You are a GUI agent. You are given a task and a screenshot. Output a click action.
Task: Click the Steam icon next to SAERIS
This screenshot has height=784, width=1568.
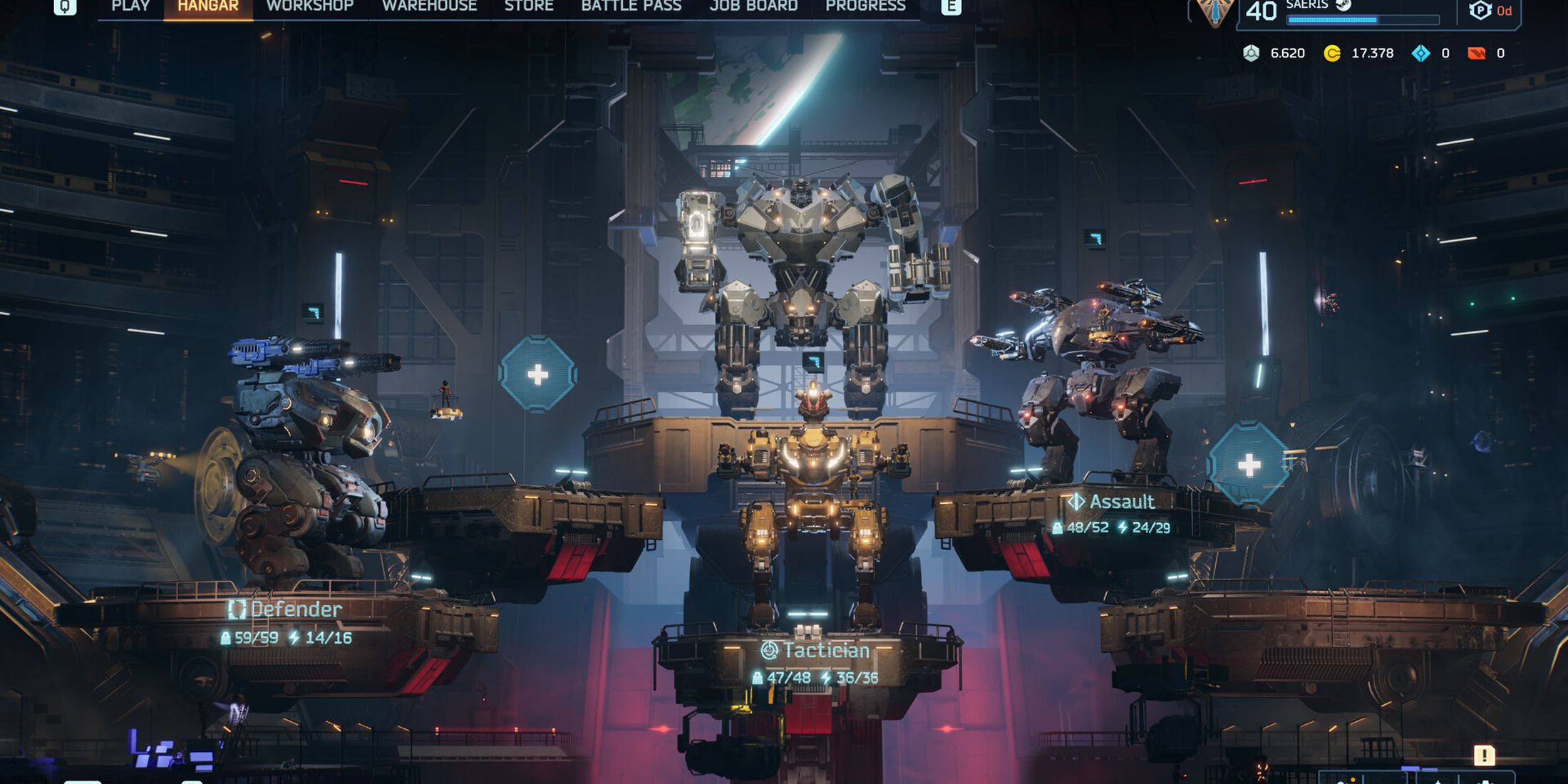[1343, 7]
